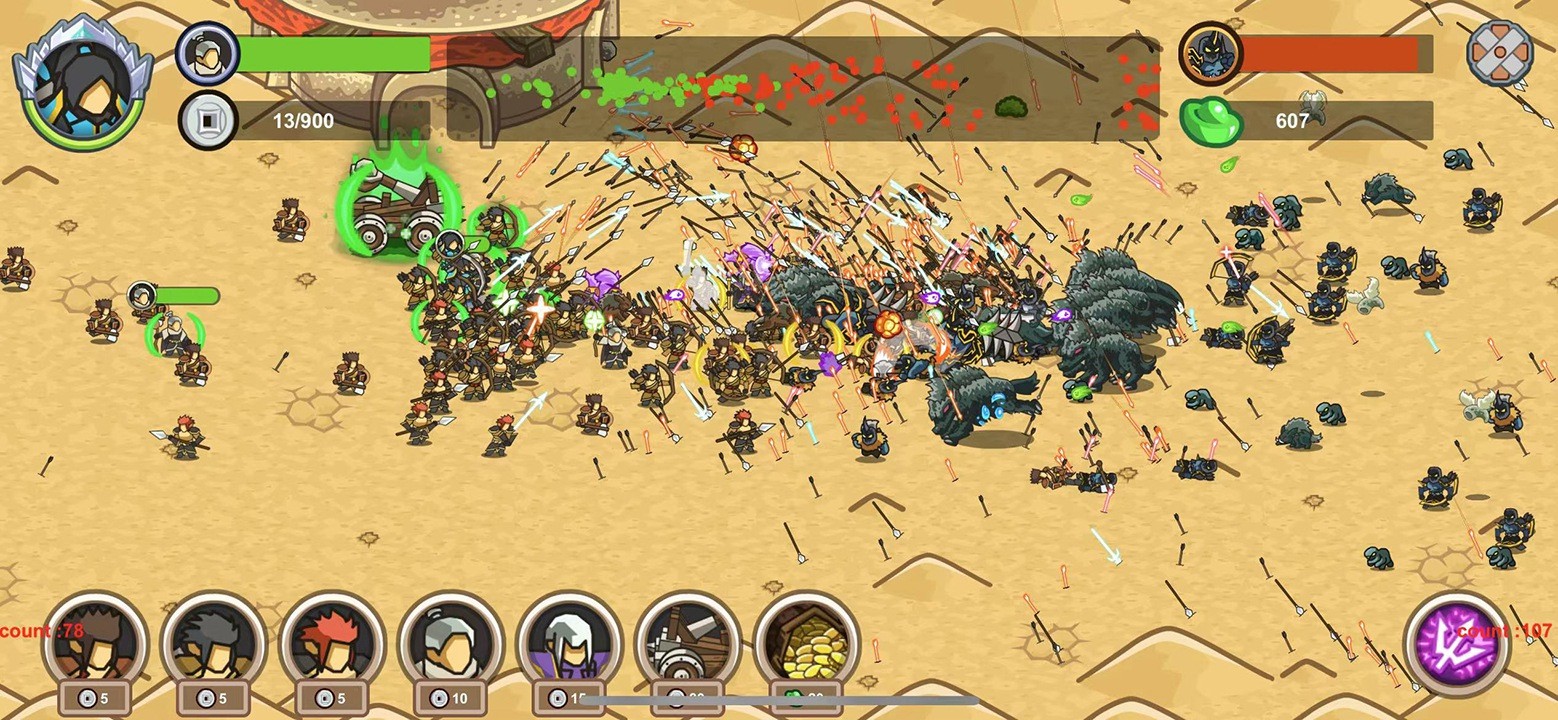1558x720 pixels.
Task: Click the battlefield minimap strip
Action: [800, 90]
